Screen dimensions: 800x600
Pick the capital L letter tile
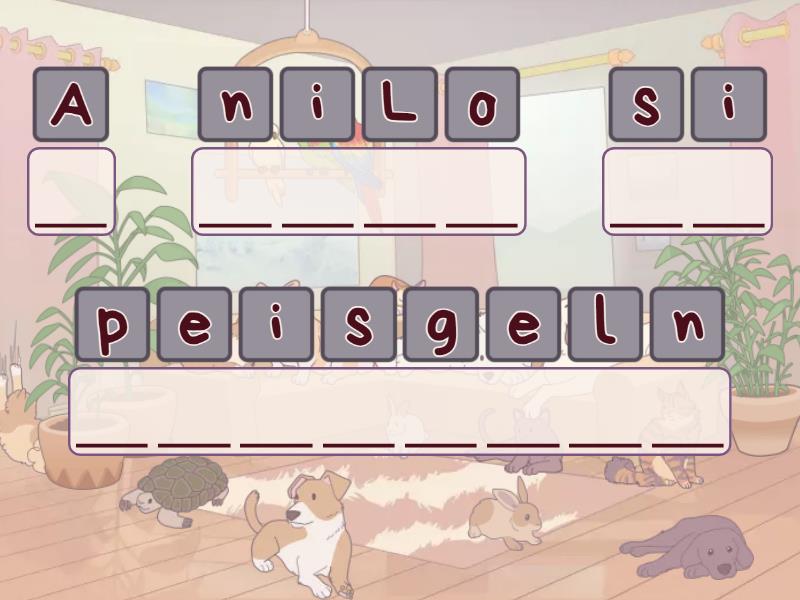point(400,104)
